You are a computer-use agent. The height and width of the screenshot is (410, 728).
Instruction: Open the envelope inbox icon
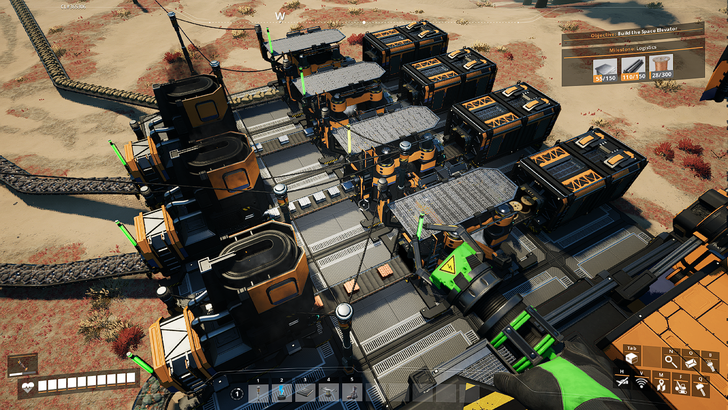coord(691,362)
